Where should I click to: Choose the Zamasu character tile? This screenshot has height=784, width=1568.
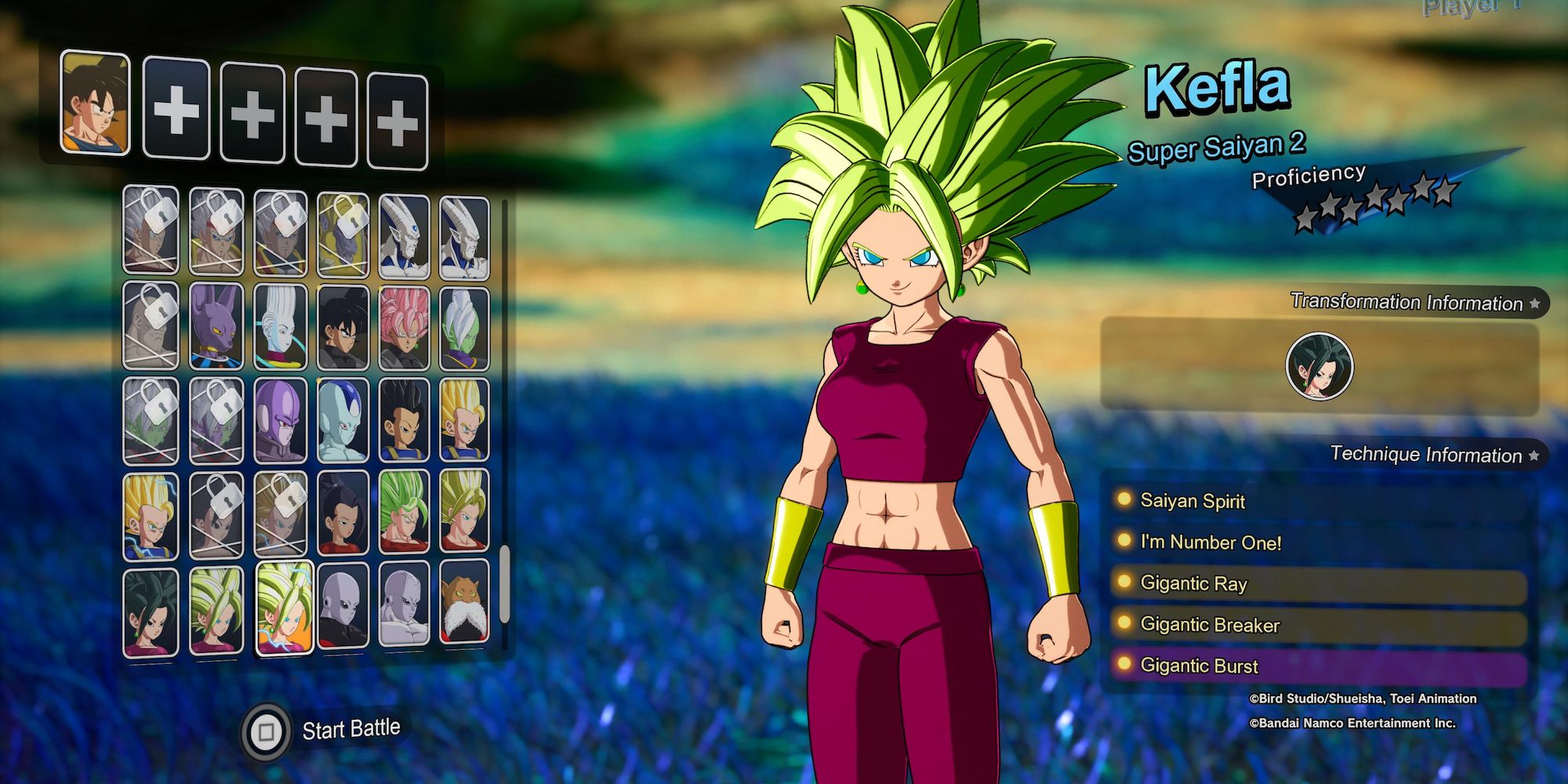[464, 328]
